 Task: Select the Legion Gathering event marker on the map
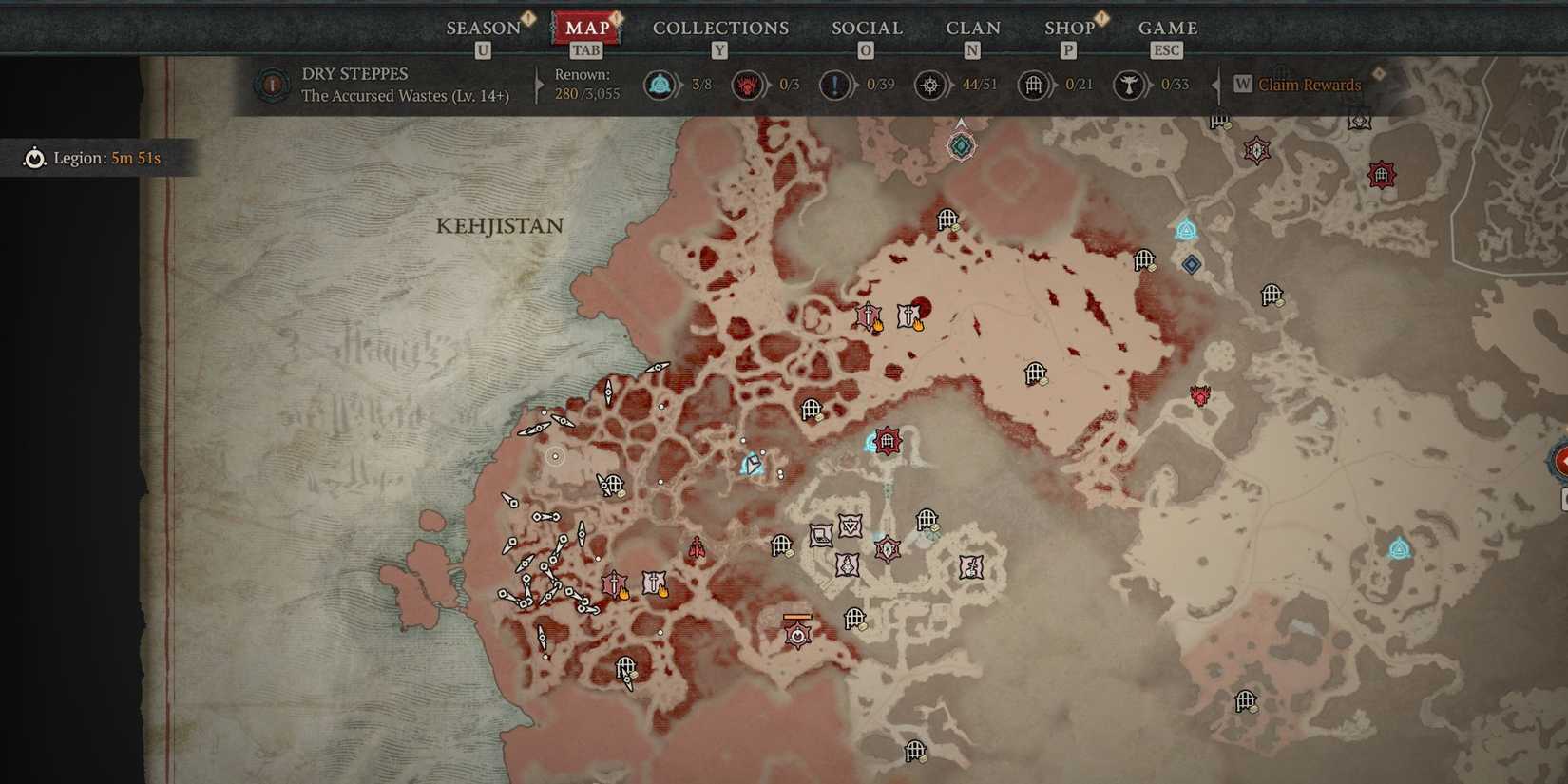click(x=796, y=635)
